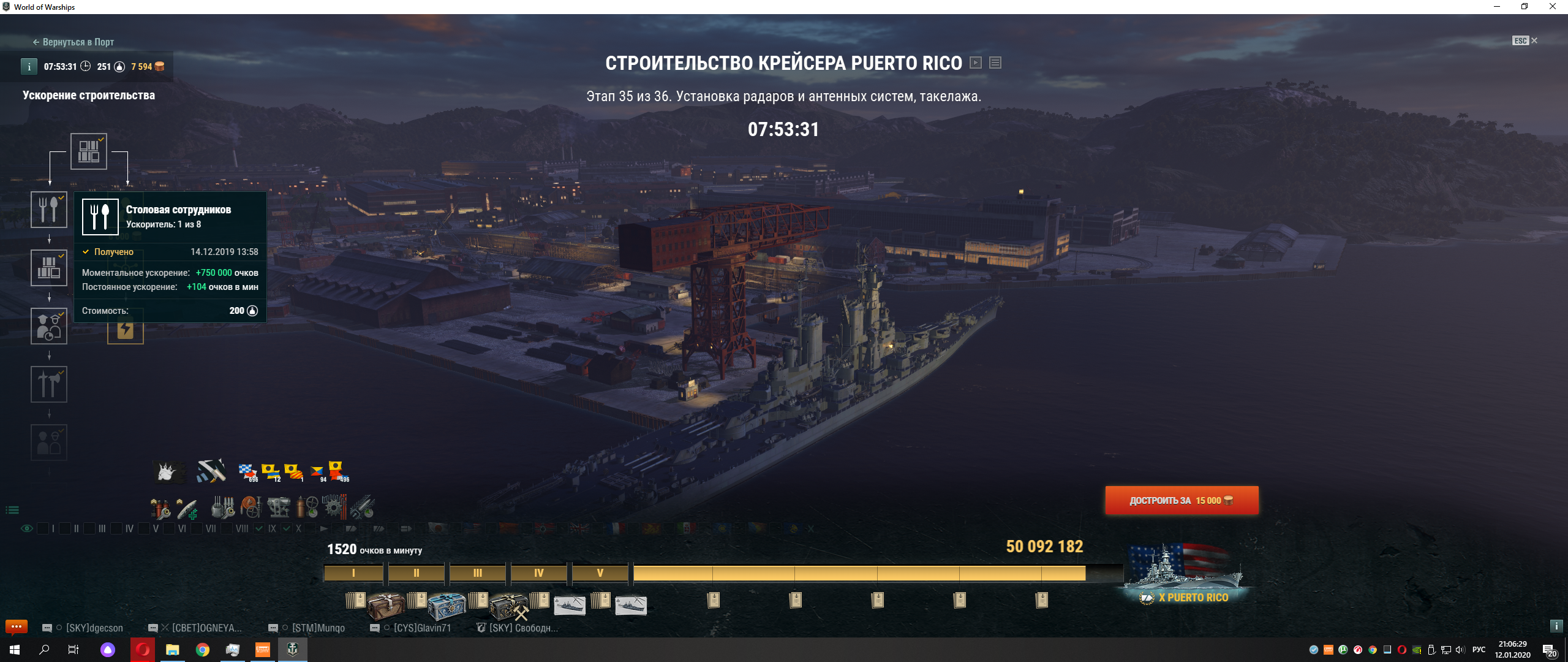Open the rules list icon beside the title
The height and width of the screenshot is (662, 1568).
click(995, 63)
